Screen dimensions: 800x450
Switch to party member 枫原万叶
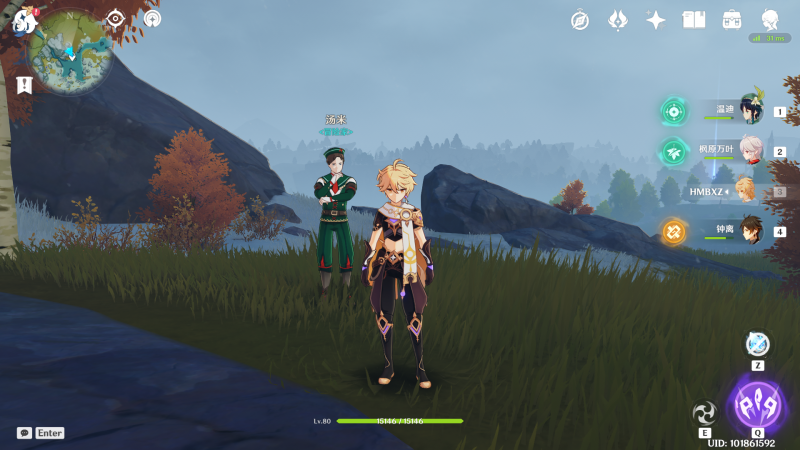pos(750,151)
